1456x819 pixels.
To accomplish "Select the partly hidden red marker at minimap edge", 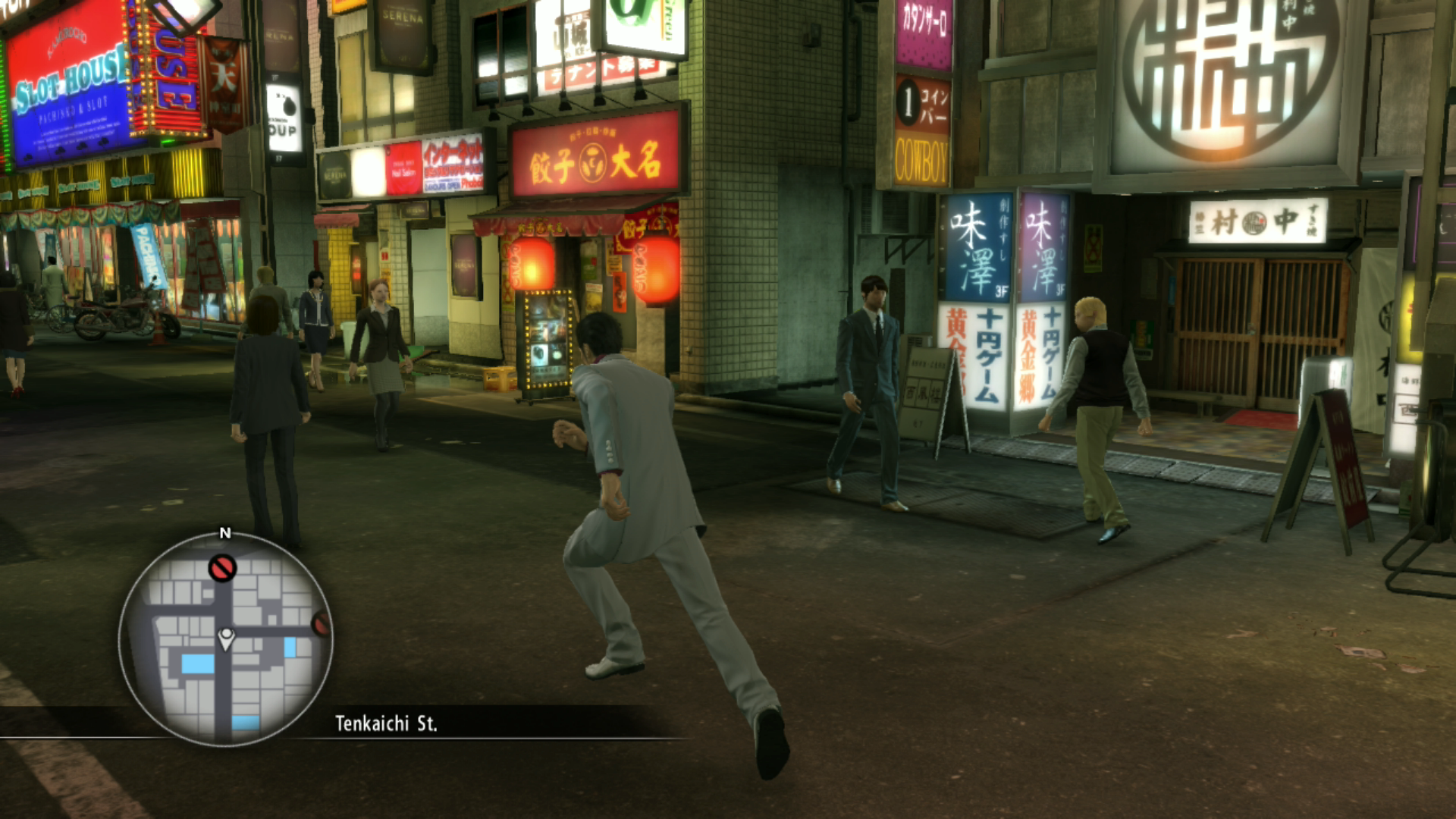I will click(322, 624).
